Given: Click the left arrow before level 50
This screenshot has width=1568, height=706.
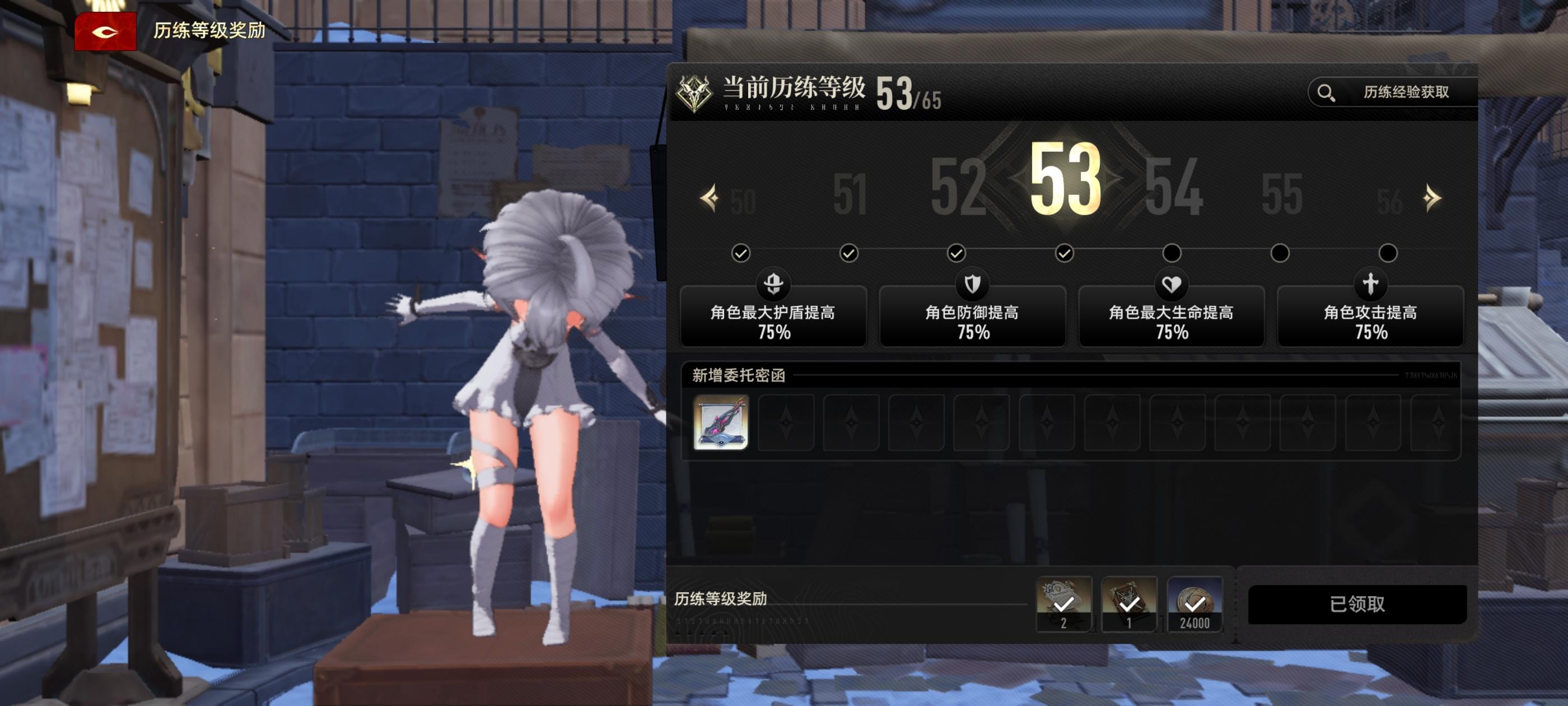Looking at the screenshot, I should click(710, 197).
